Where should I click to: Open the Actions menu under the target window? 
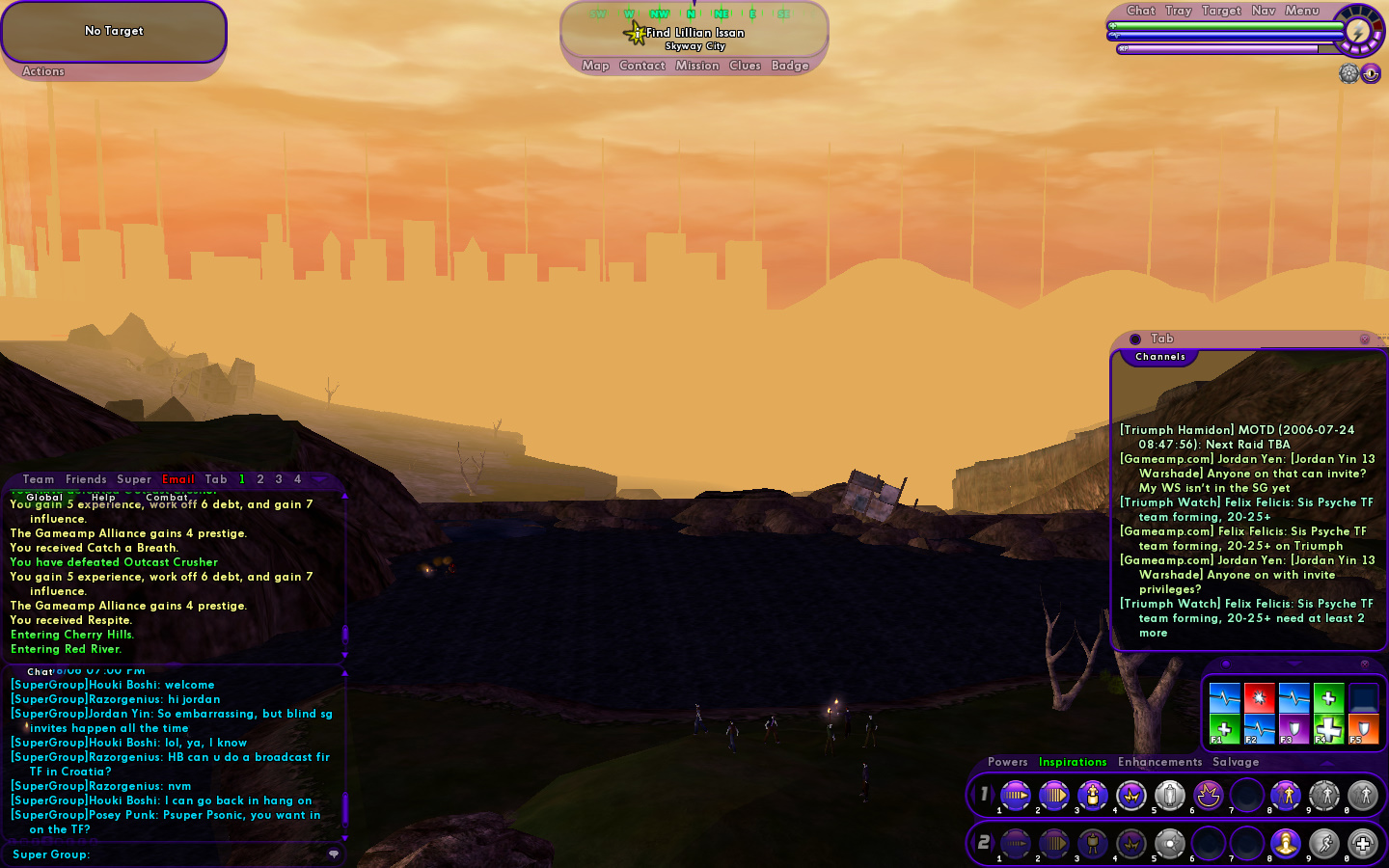43,71
